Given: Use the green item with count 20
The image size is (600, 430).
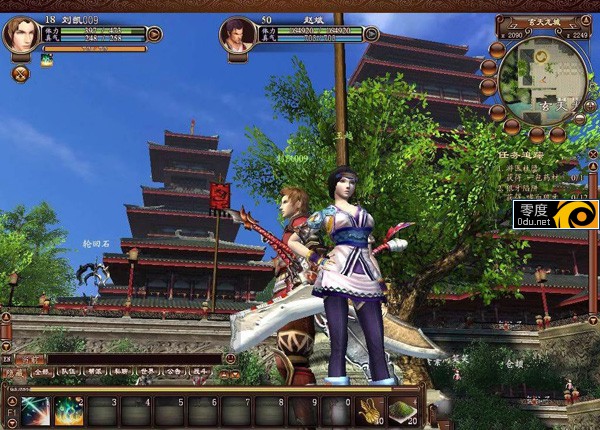Looking at the screenshot, I should (x=403, y=410).
